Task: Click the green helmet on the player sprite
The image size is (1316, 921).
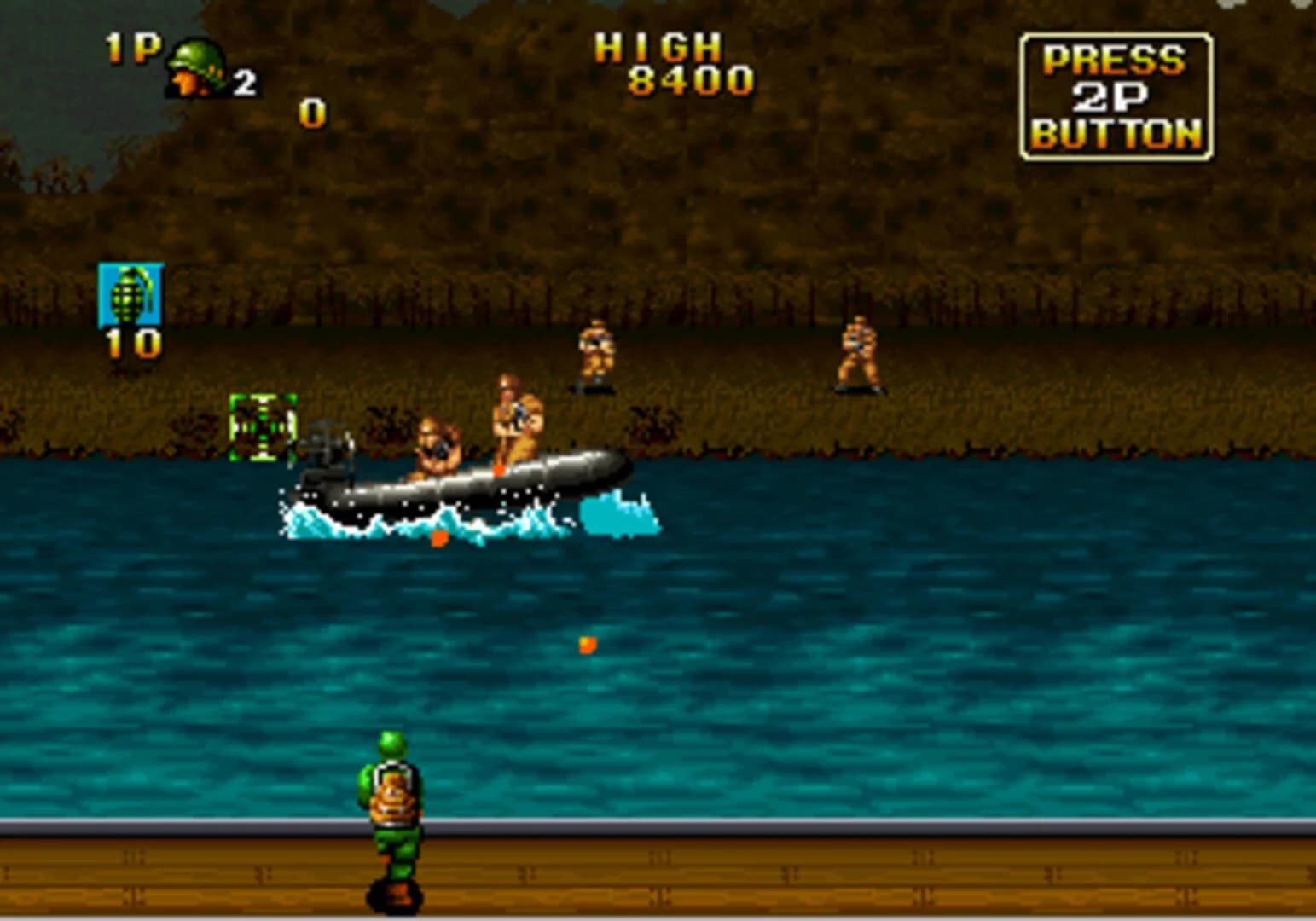Action: point(391,742)
